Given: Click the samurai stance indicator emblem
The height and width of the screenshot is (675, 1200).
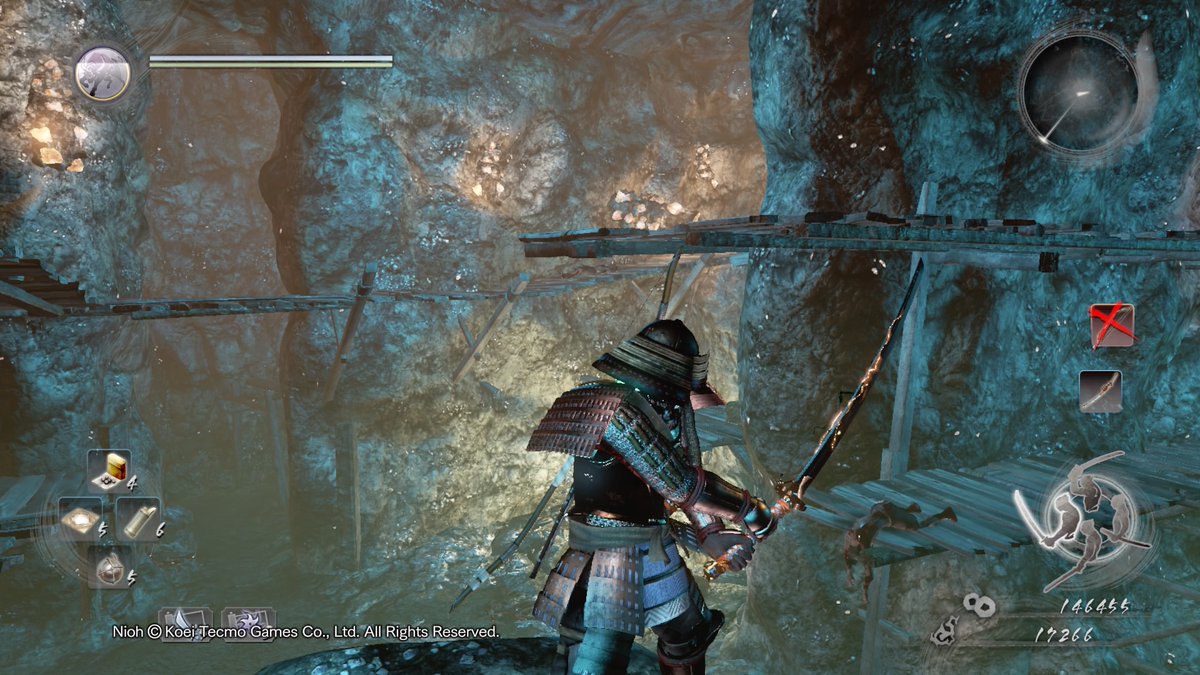Looking at the screenshot, I should [x=1085, y=520].
